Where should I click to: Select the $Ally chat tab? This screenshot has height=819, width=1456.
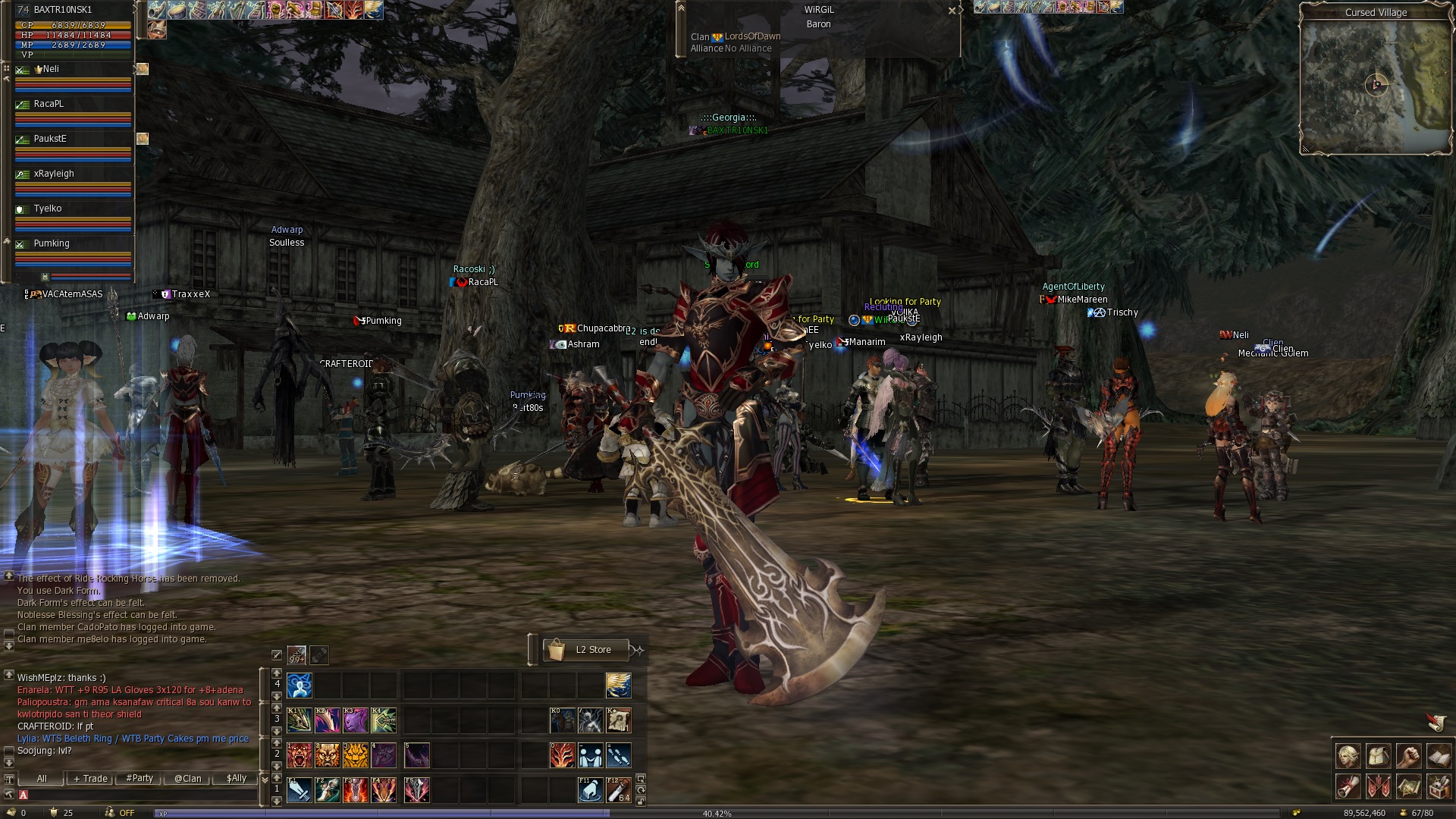[x=237, y=779]
